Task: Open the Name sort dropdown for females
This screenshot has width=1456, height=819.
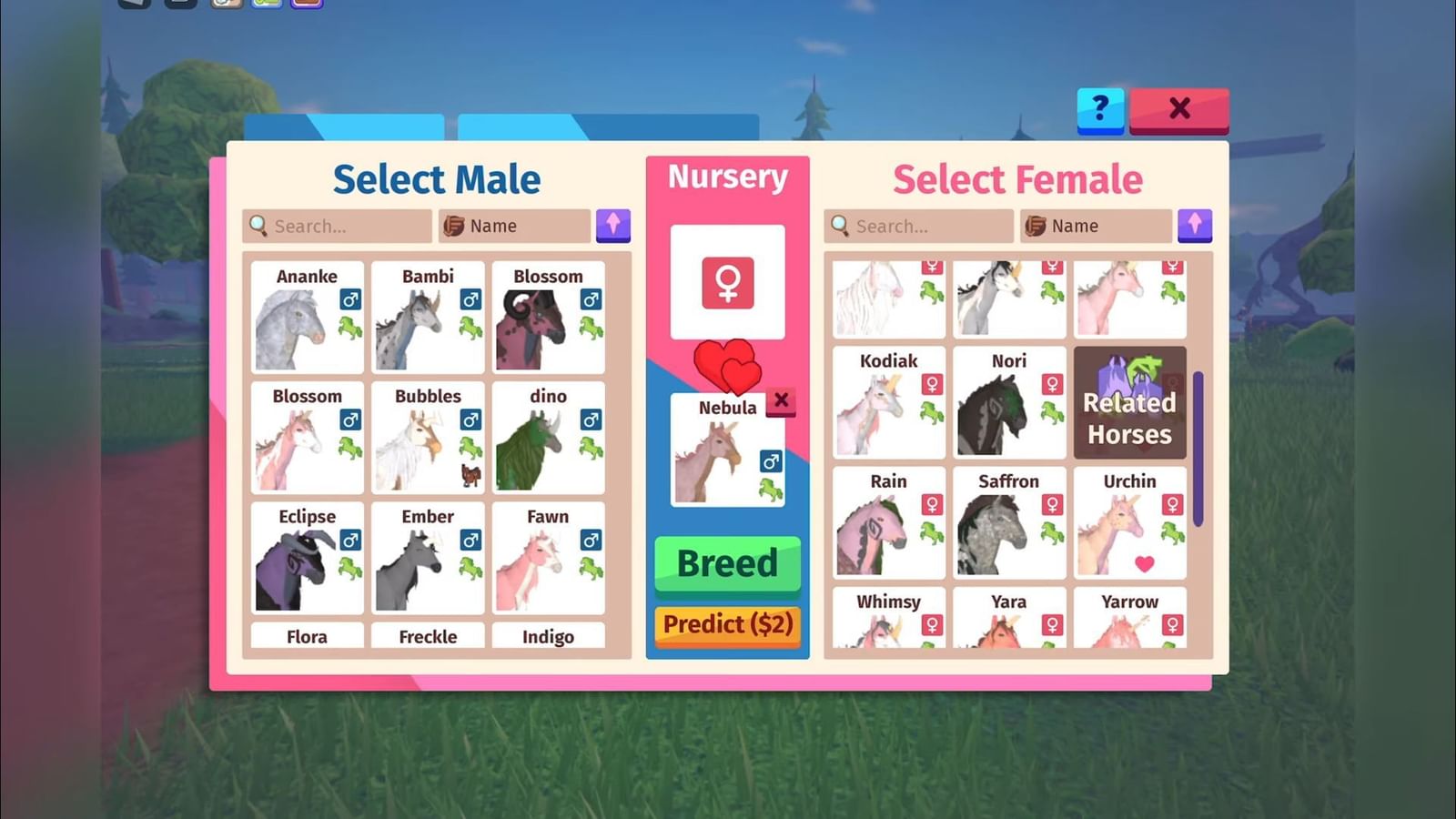Action: pos(1095,226)
